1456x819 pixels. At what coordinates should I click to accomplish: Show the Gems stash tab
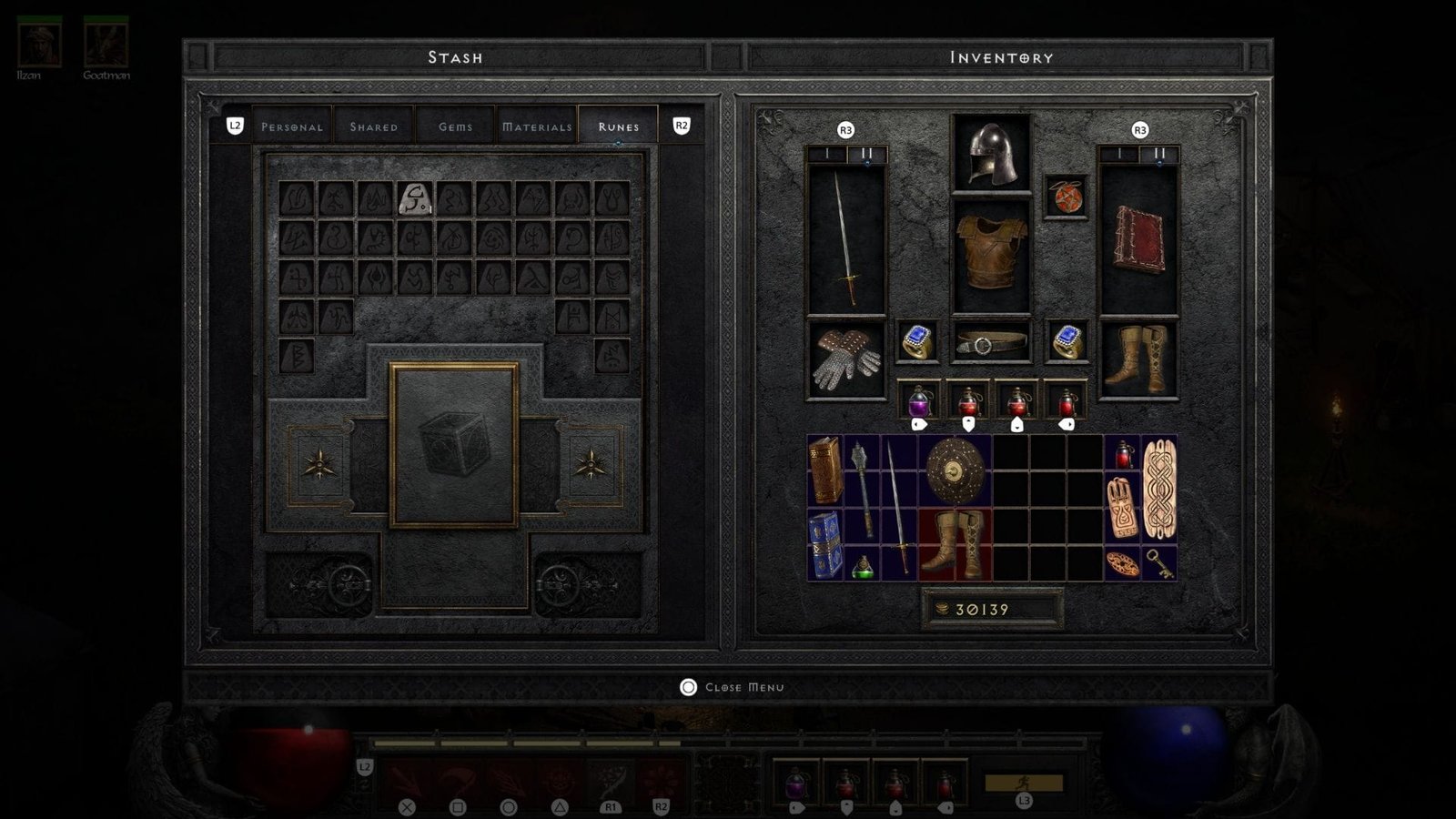pos(455,126)
